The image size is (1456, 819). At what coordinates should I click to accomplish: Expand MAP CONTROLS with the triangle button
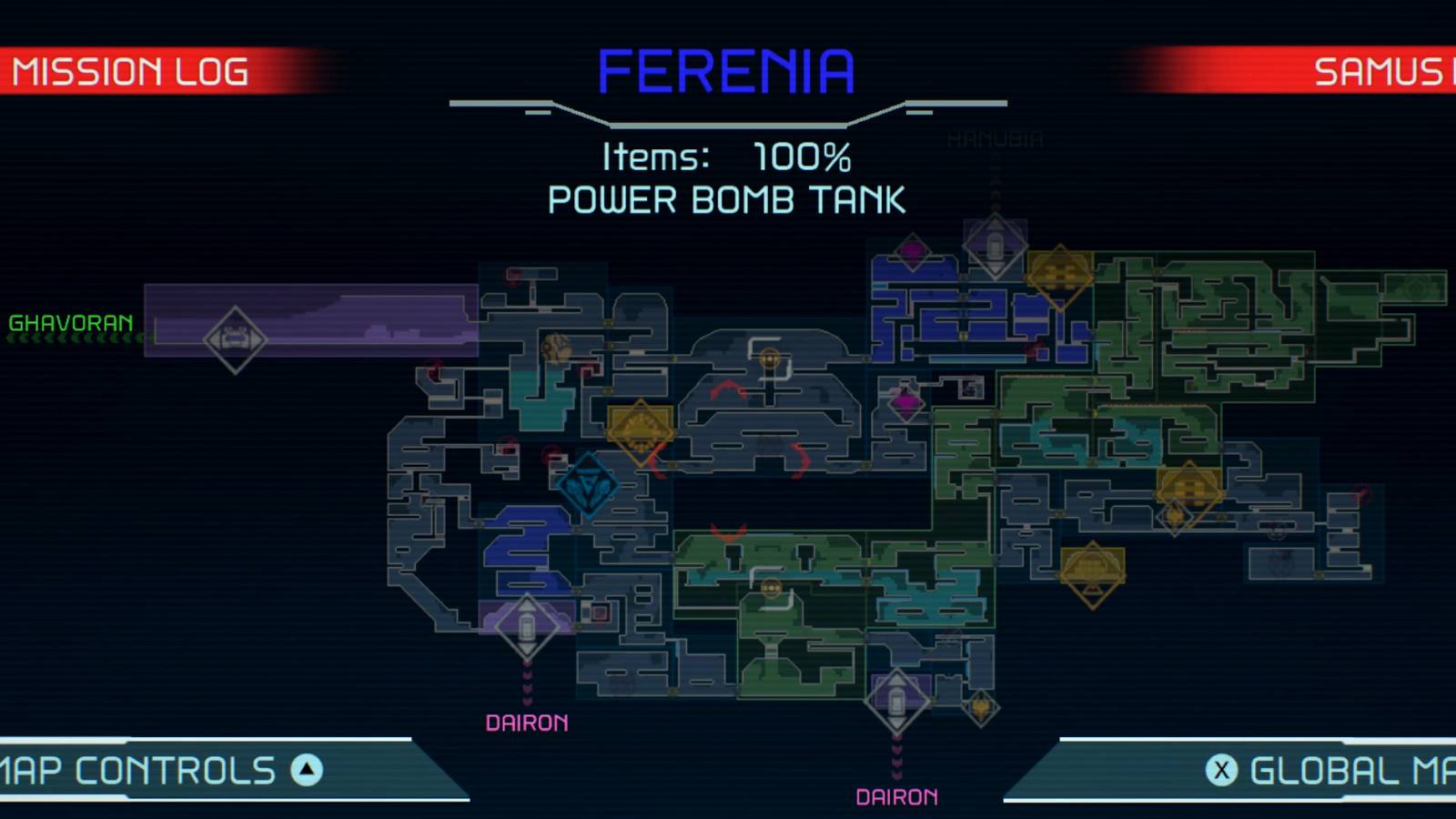click(307, 771)
